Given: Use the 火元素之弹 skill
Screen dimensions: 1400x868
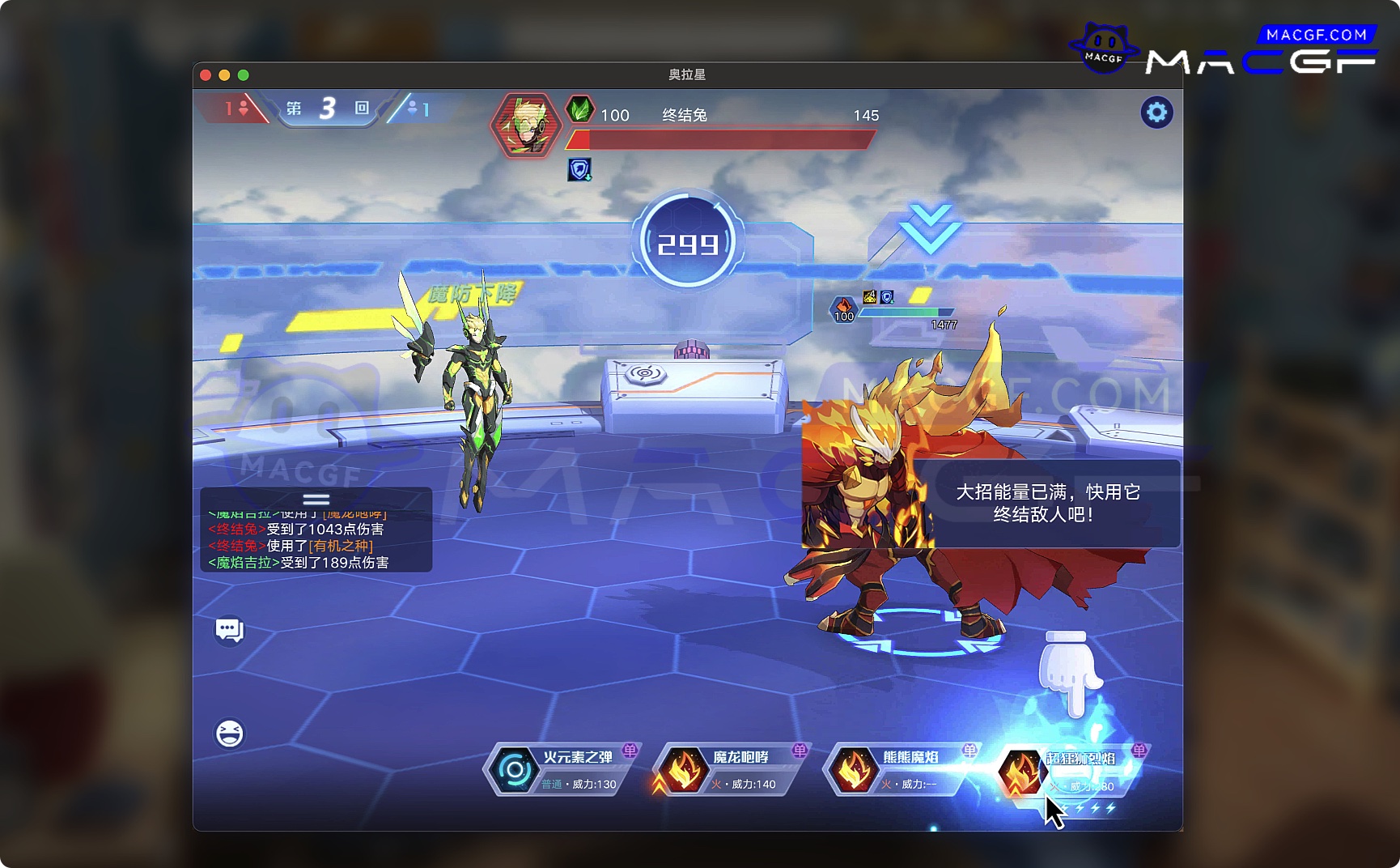Looking at the screenshot, I should click(x=560, y=769).
